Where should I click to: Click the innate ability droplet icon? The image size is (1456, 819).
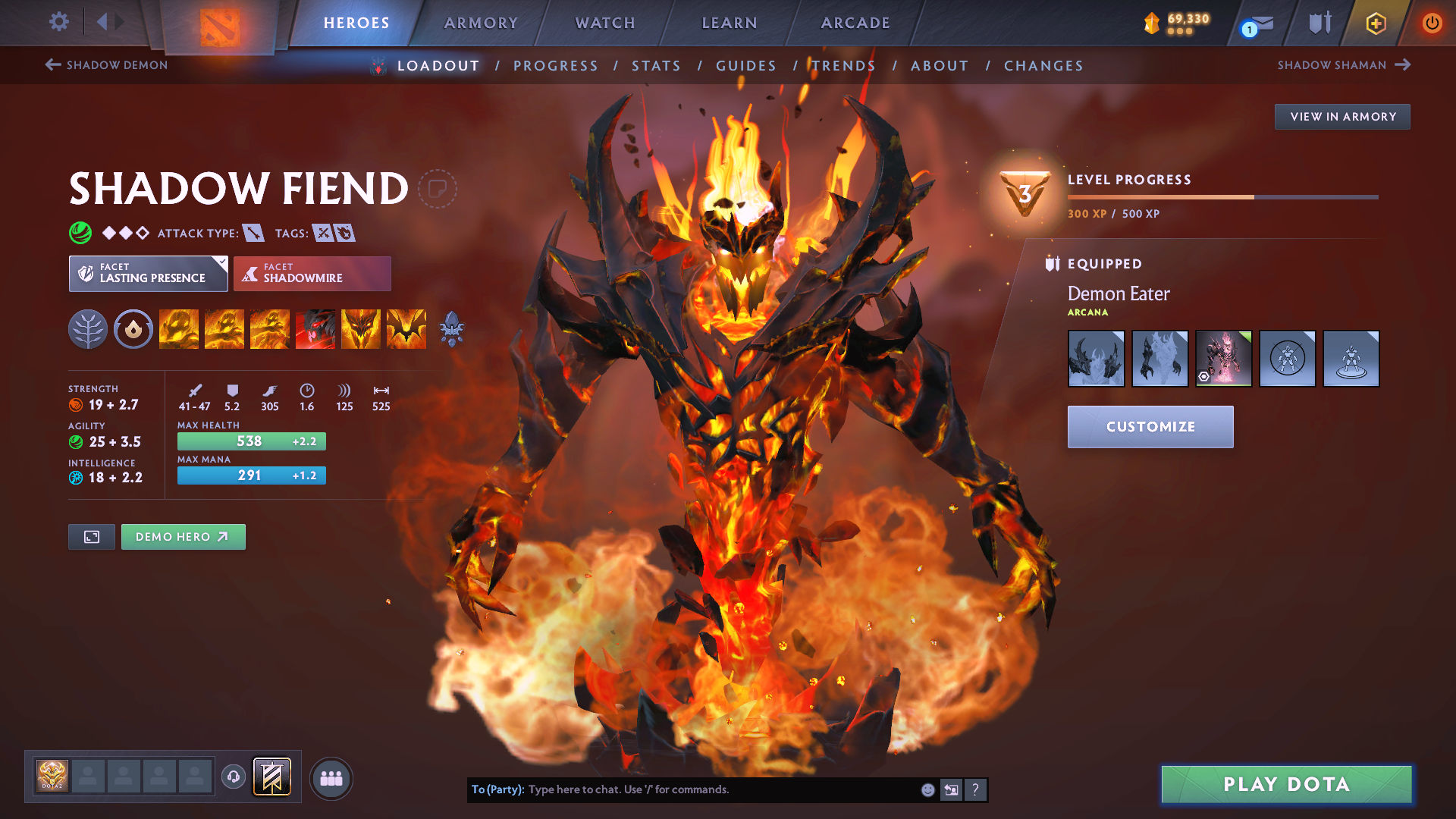[x=133, y=328]
